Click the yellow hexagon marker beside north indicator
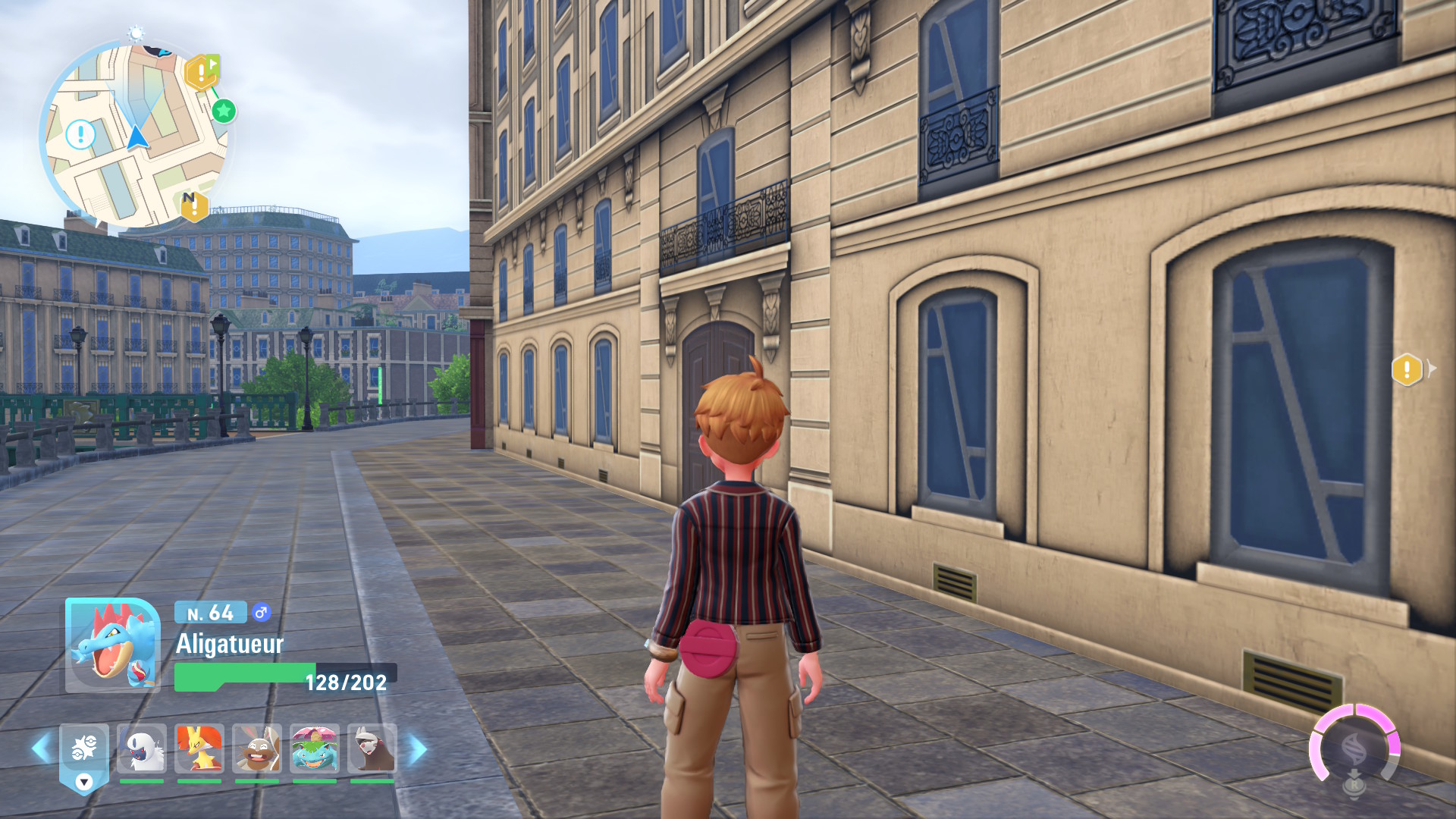 pos(195,206)
